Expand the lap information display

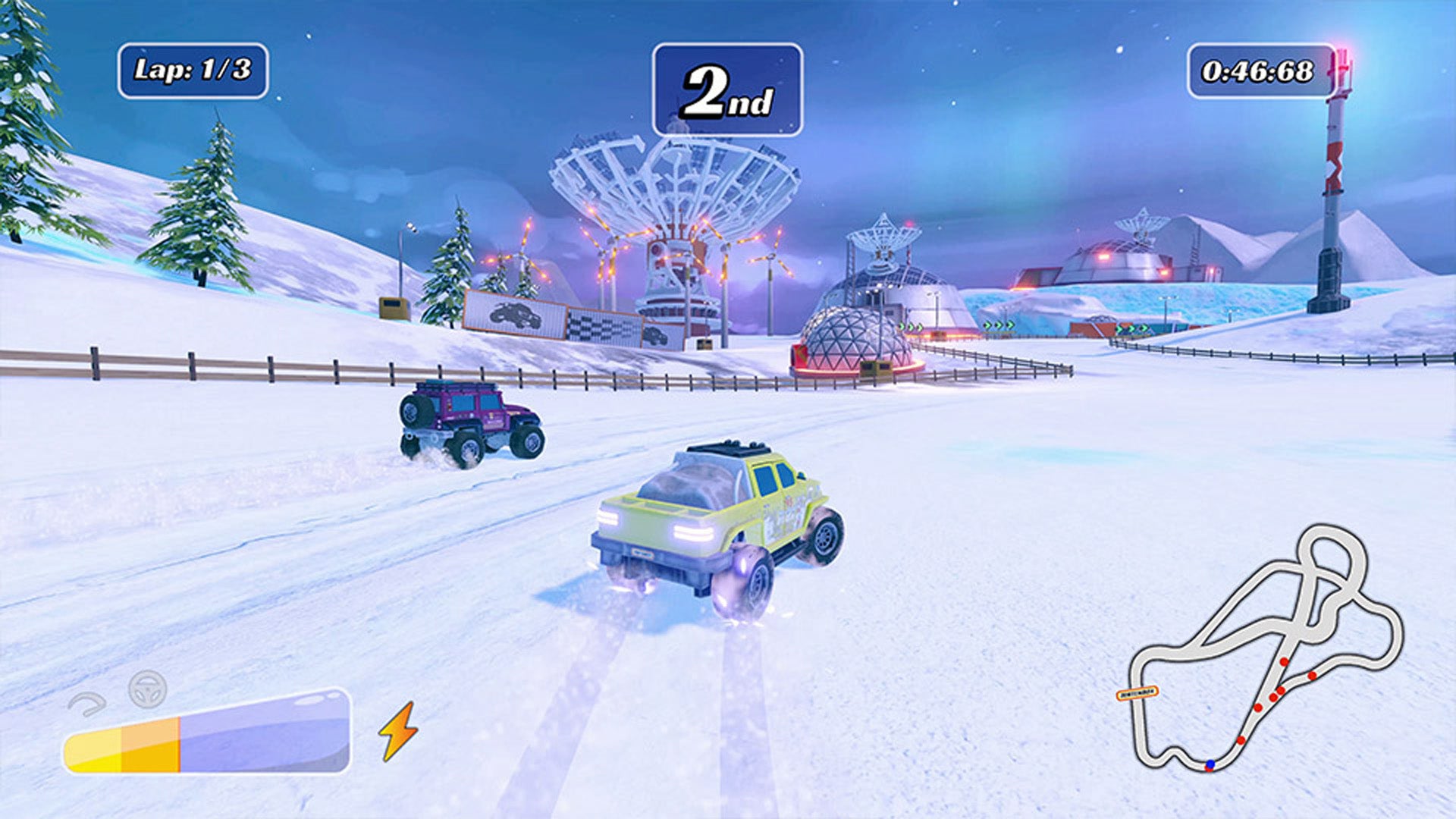point(194,71)
